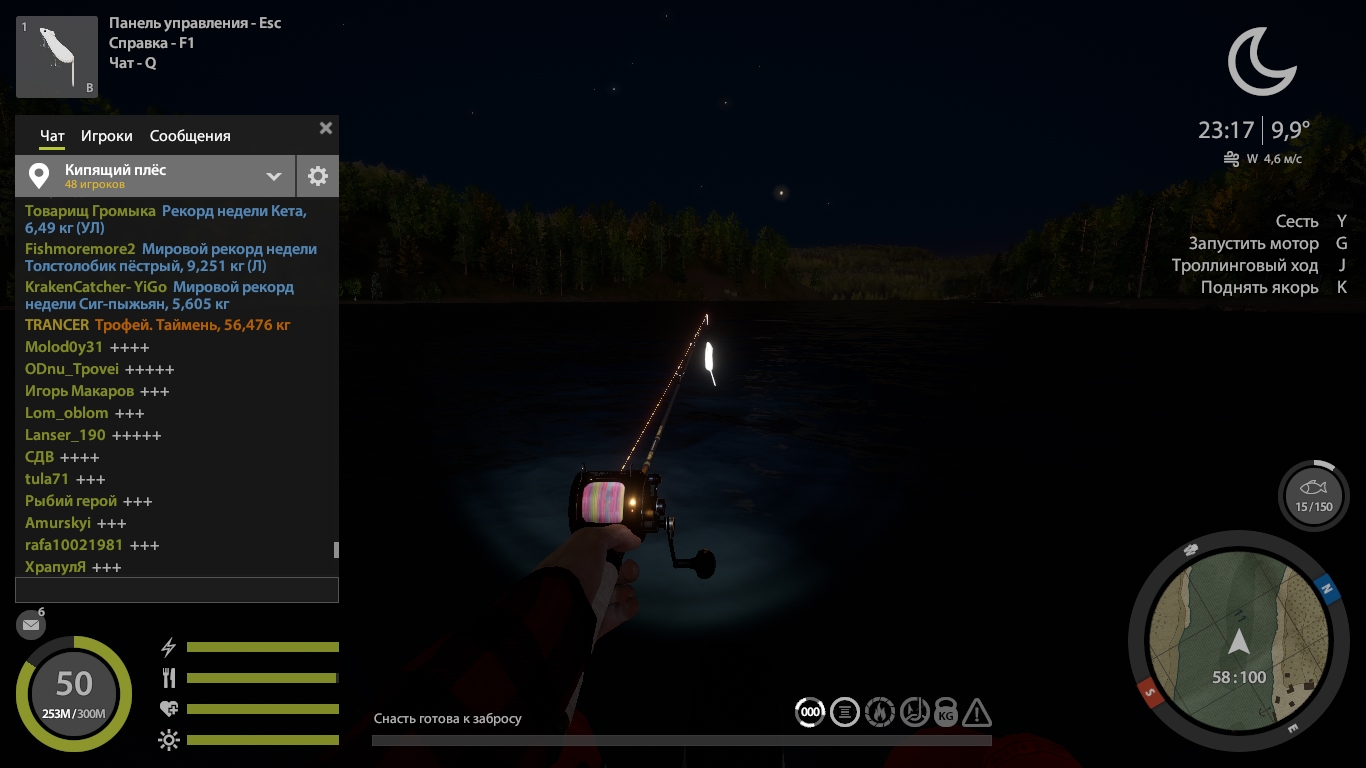Click the chat message input field
This screenshot has height=768, width=1366.
pyautogui.click(x=177, y=589)
